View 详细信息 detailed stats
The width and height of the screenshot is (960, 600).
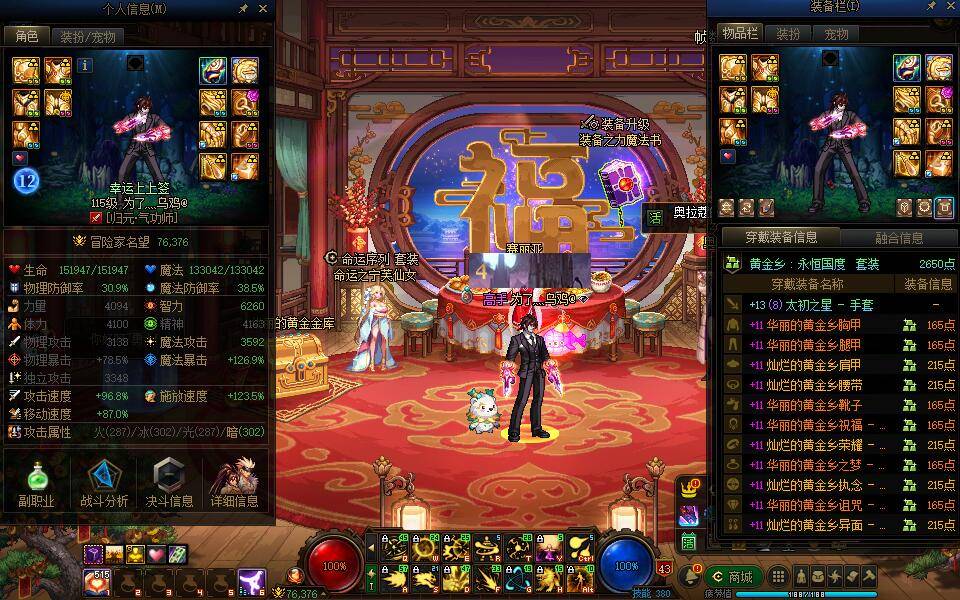pos(234,484)
